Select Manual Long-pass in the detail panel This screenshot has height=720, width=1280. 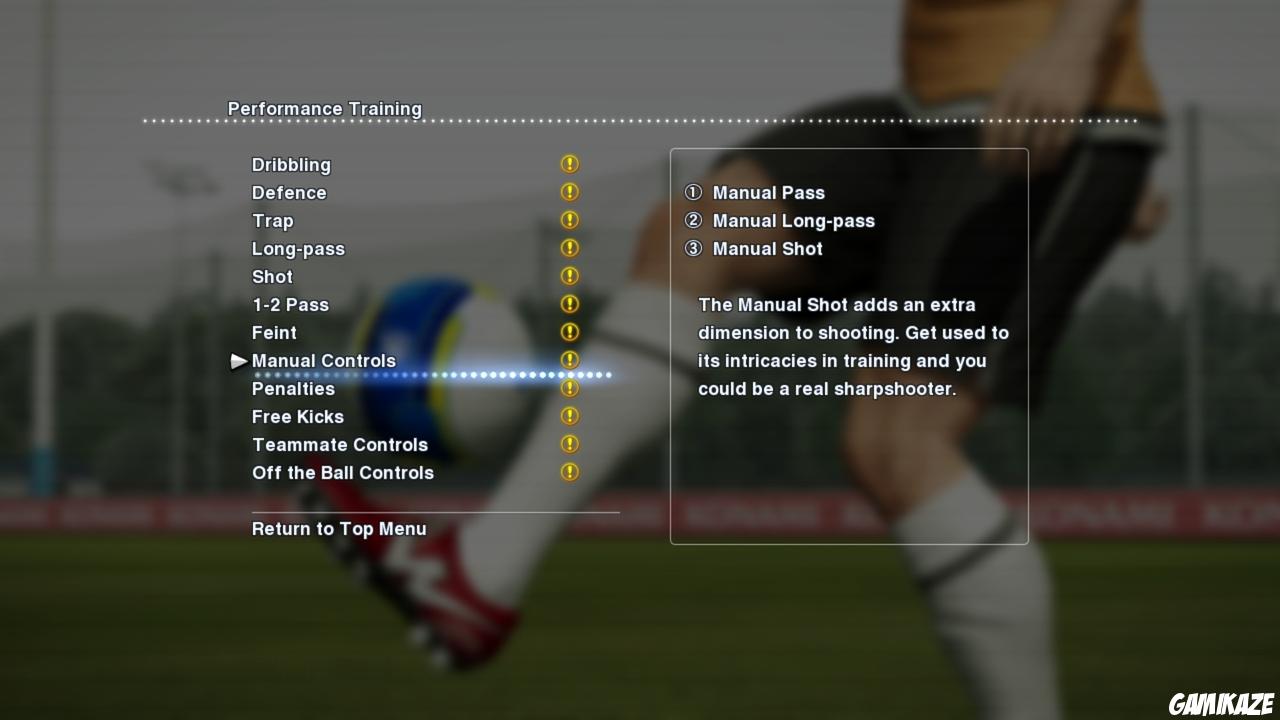(x=793, y=220)
